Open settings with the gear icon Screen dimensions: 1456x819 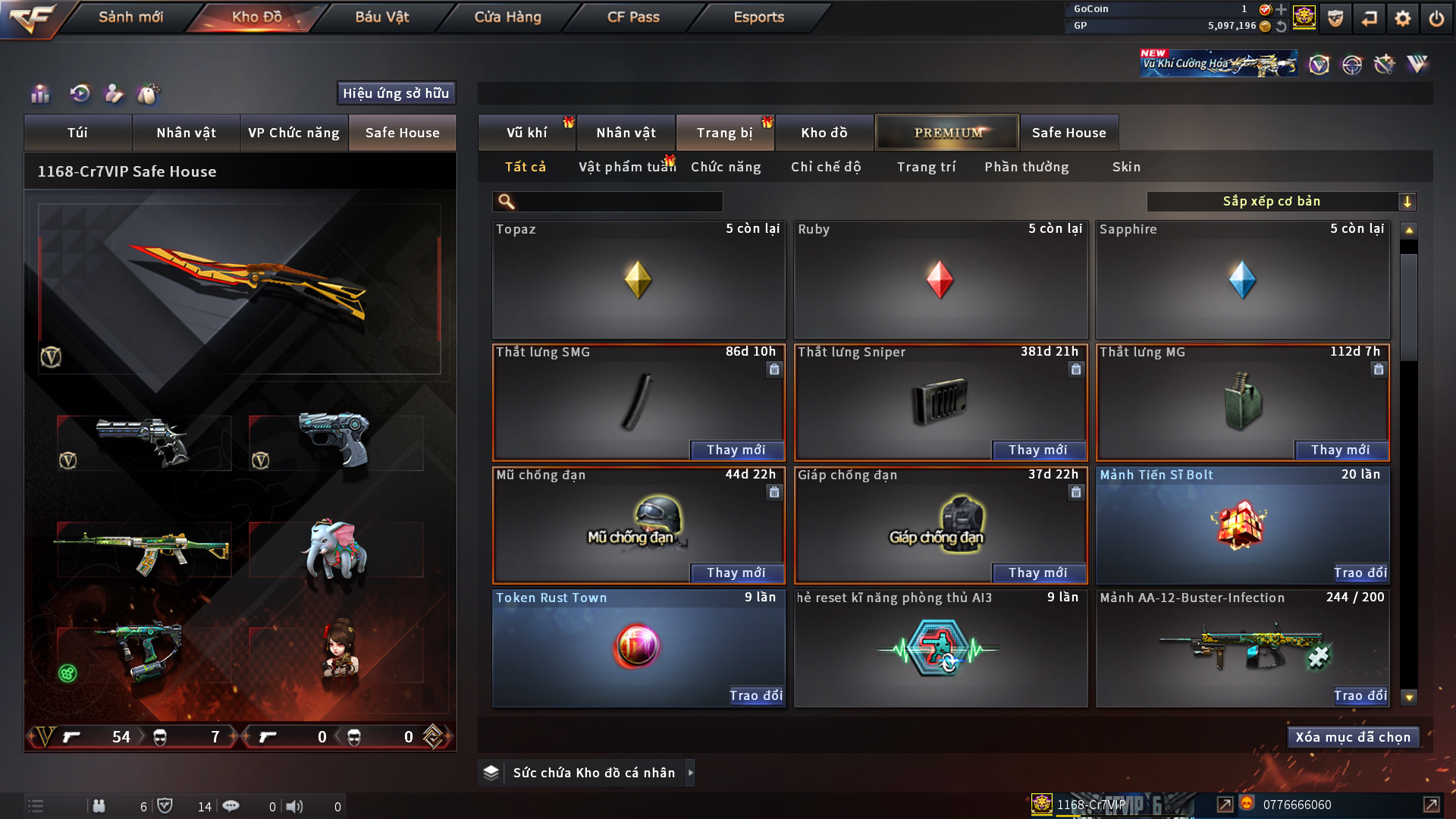click(x=1402, y=18)
